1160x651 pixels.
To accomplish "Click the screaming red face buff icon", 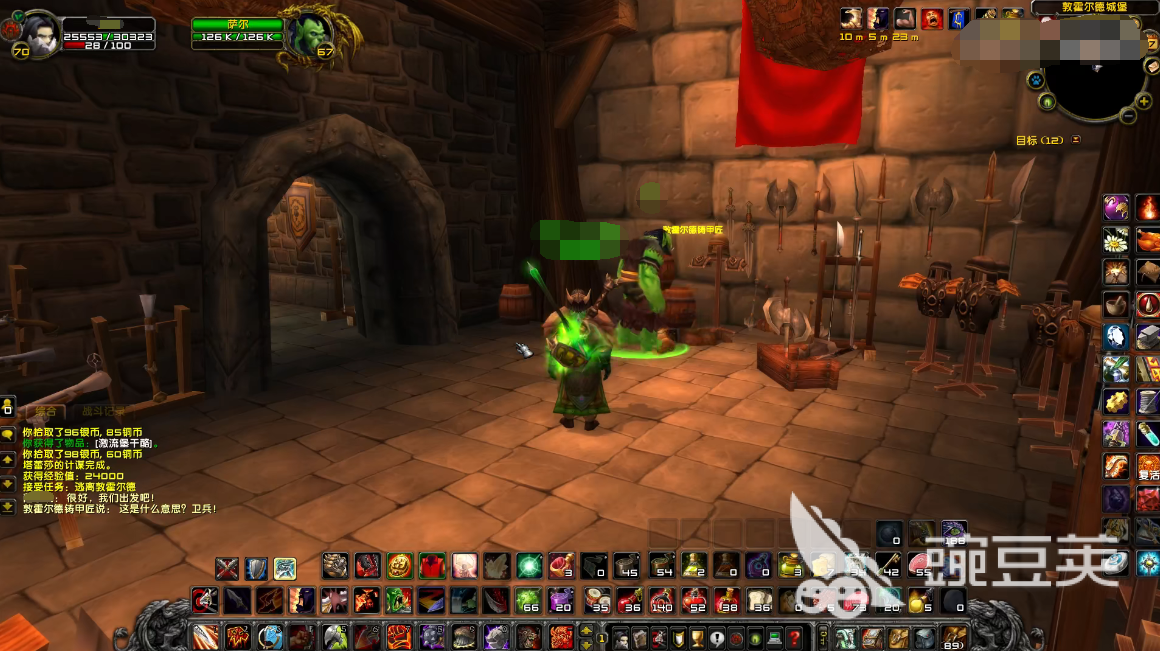I will pyautogui.click(x=932, y=18).
